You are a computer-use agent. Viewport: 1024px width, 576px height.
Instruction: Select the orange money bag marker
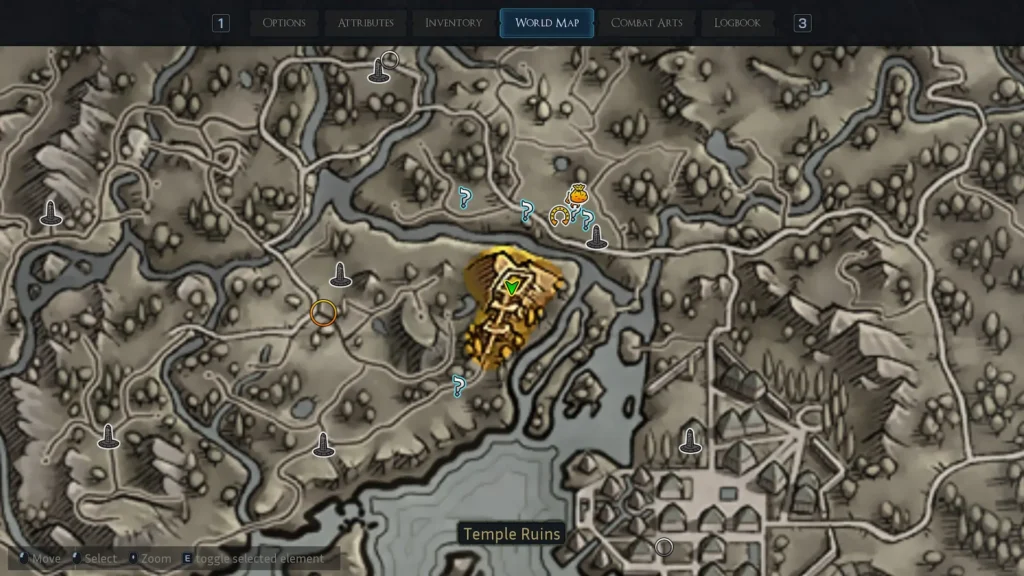pos(576,195)
